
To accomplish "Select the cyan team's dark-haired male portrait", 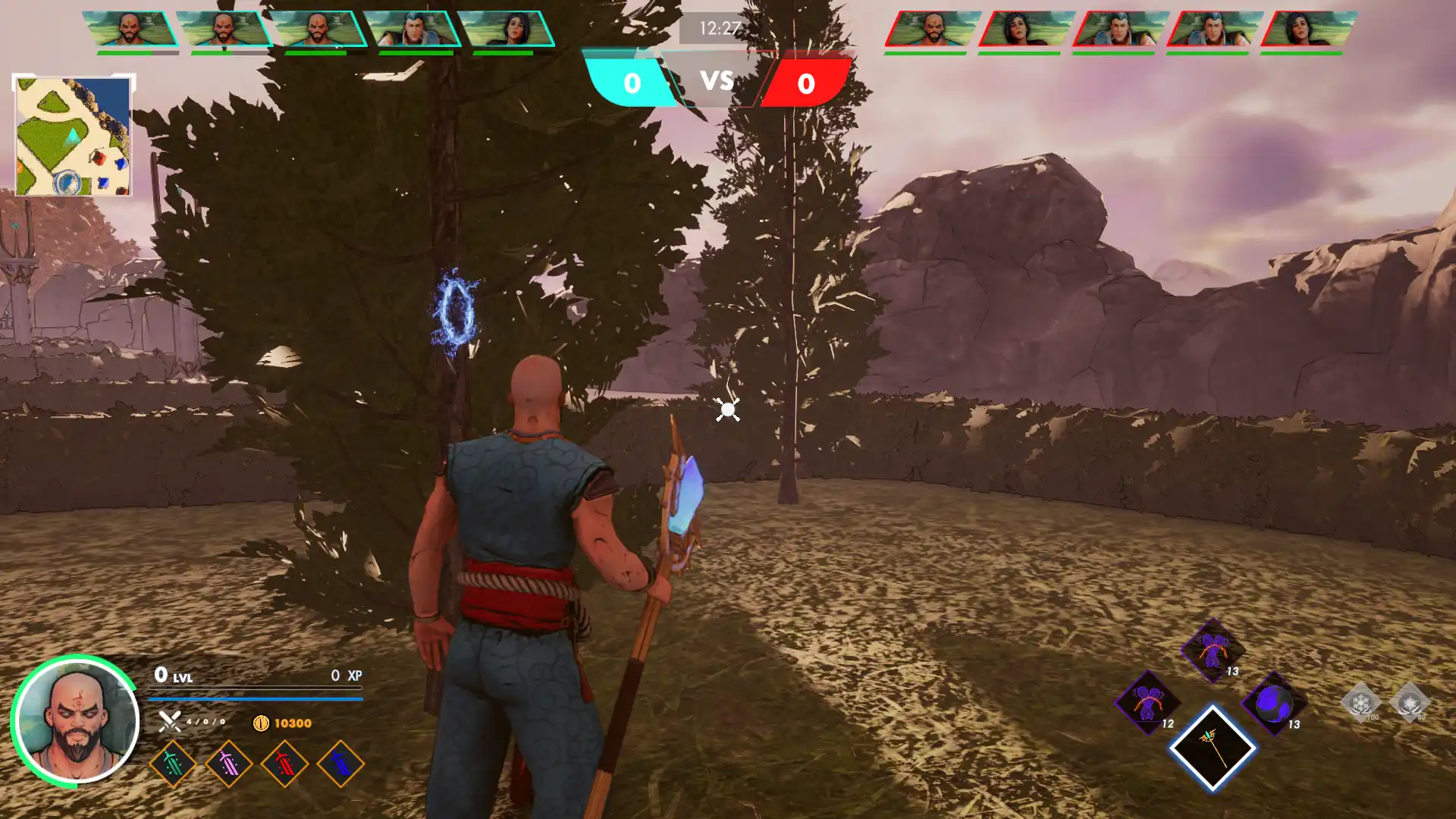I will pyautogui.click(x=414, y=30).
